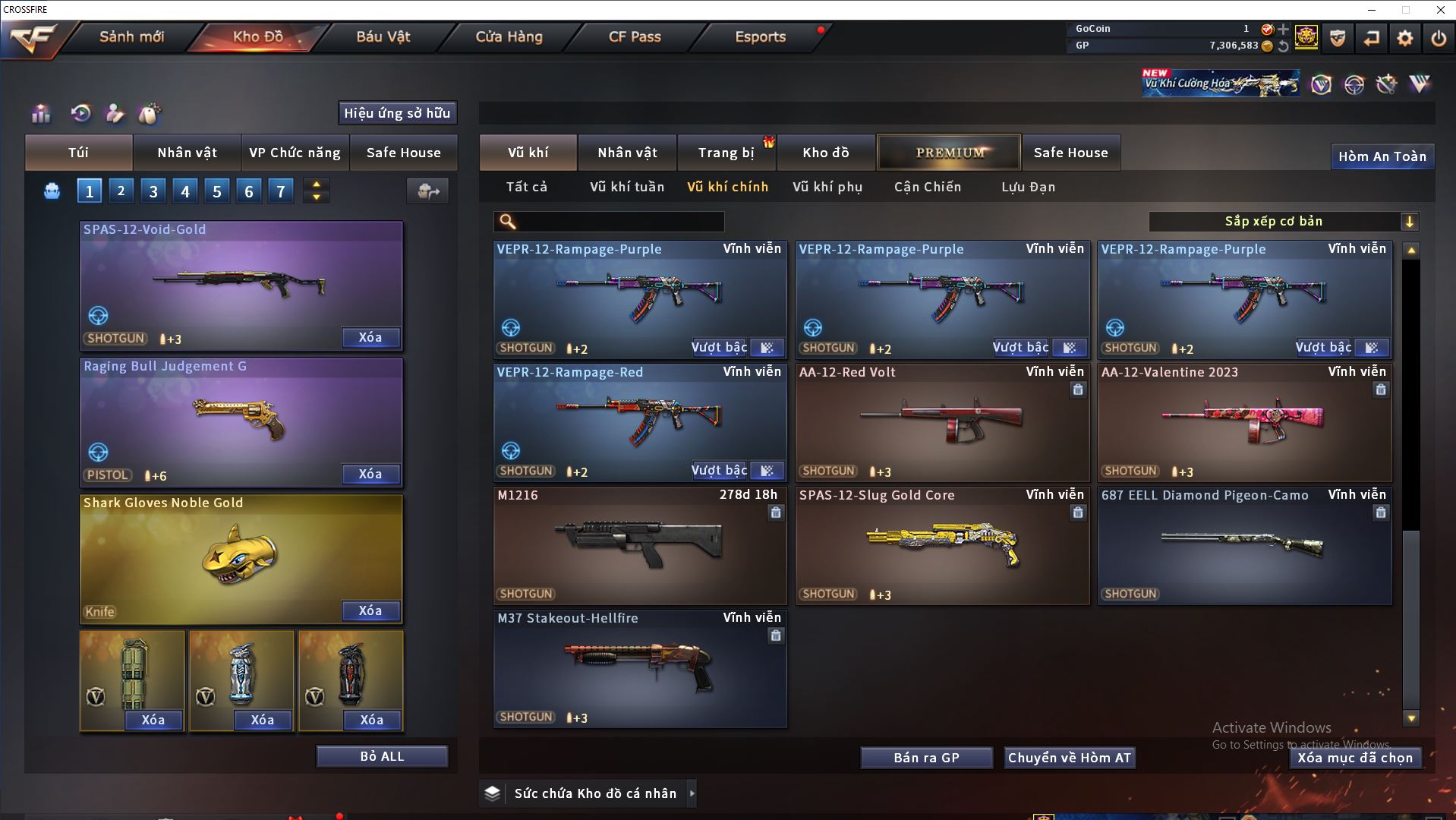This screenshot has width=1456, height=820.
Task: Select the AA-12-Valentine 2023 shotgun
Action: click(1244, 421)
